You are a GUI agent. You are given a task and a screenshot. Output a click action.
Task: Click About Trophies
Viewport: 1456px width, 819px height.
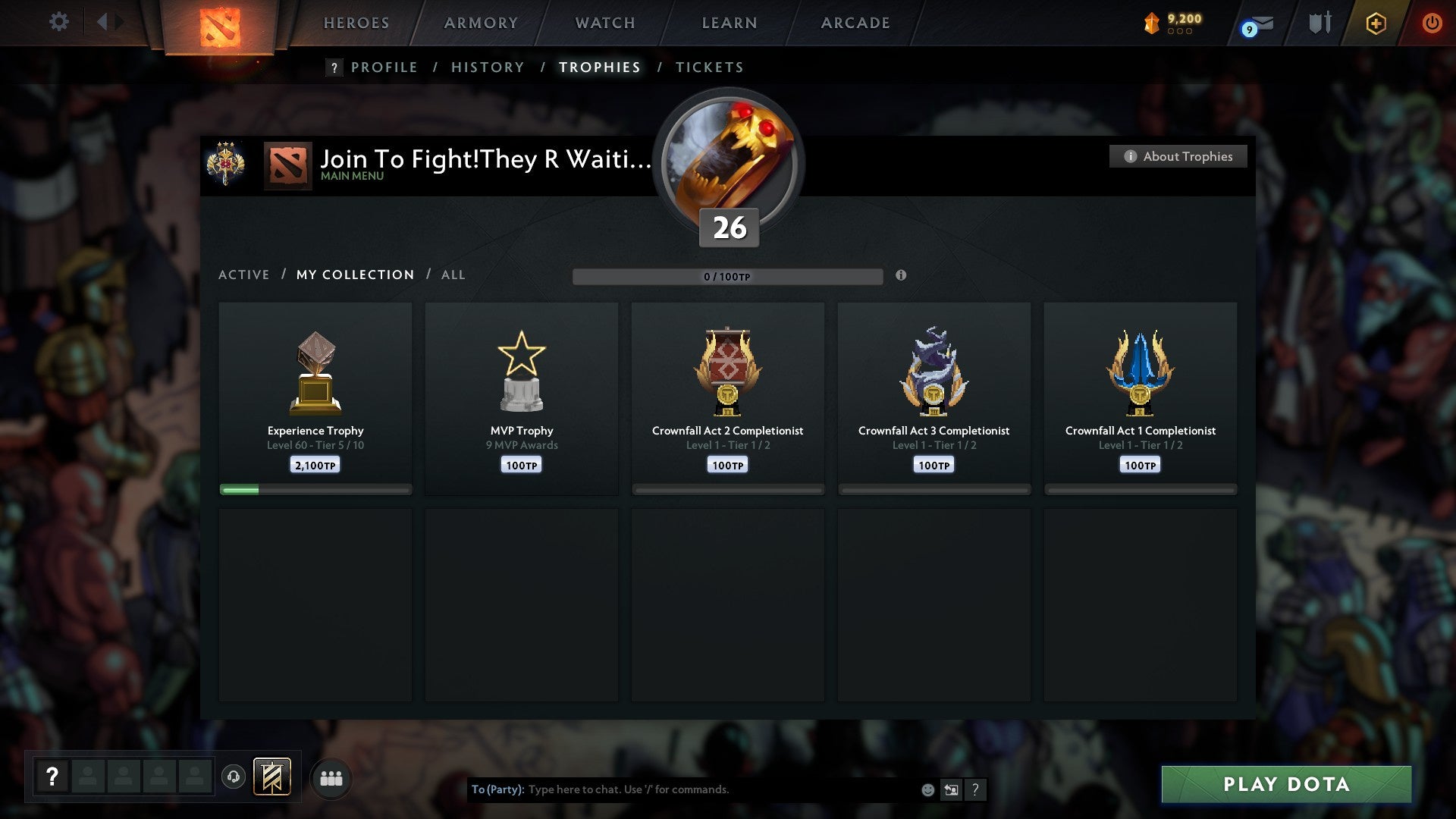[1178, 156]
